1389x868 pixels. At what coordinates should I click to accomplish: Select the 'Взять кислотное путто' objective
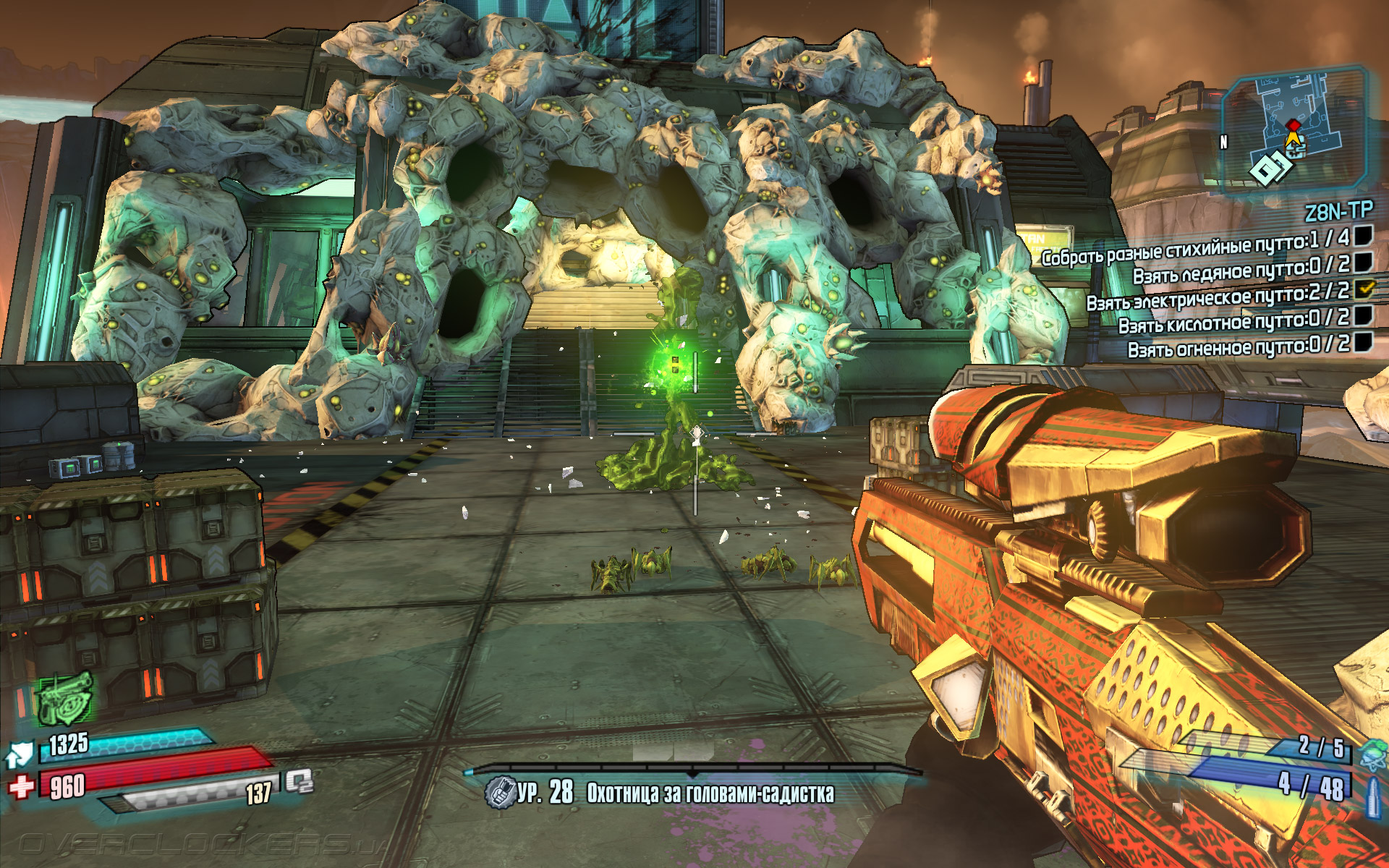pos(1233,321)
